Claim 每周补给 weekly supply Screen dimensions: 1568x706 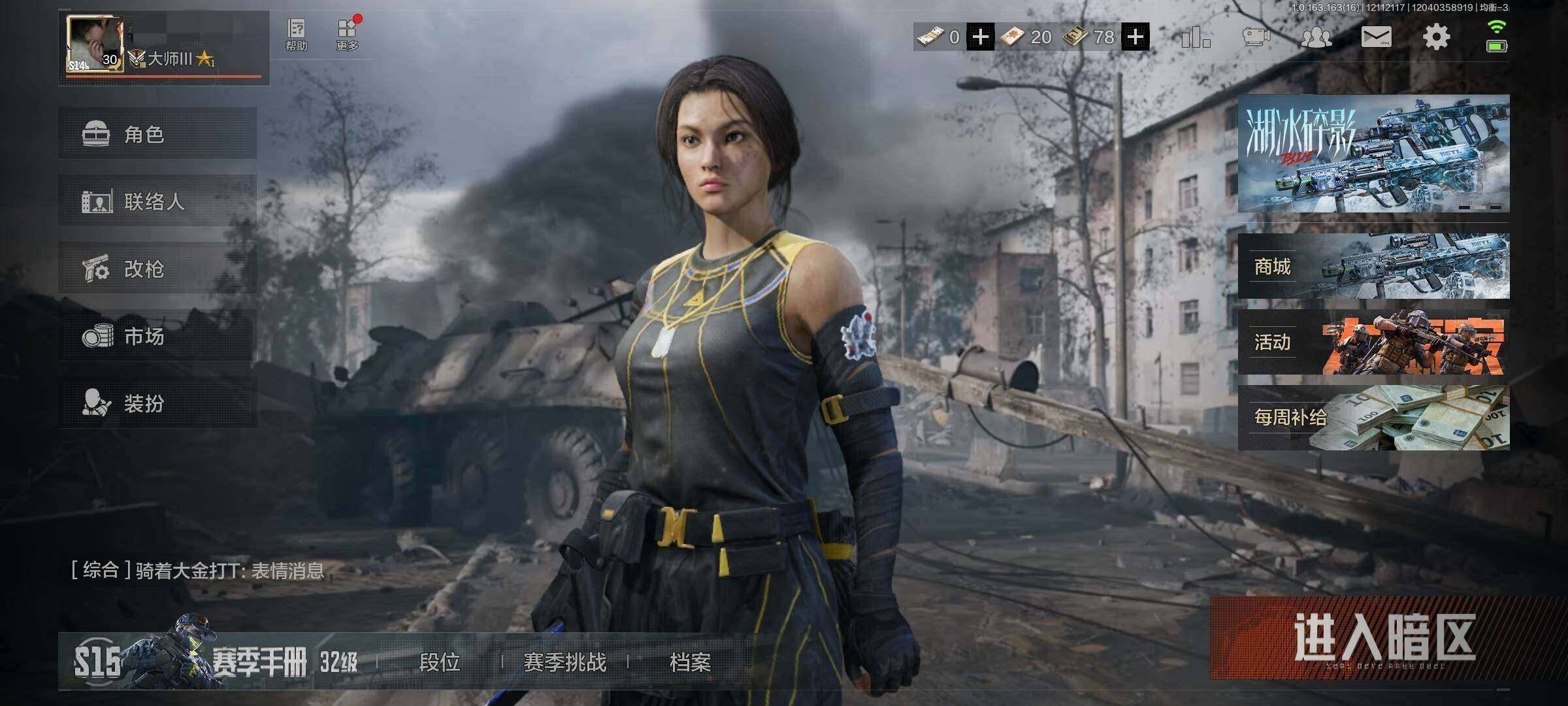pyautogui.click(x=1373, y=418)
